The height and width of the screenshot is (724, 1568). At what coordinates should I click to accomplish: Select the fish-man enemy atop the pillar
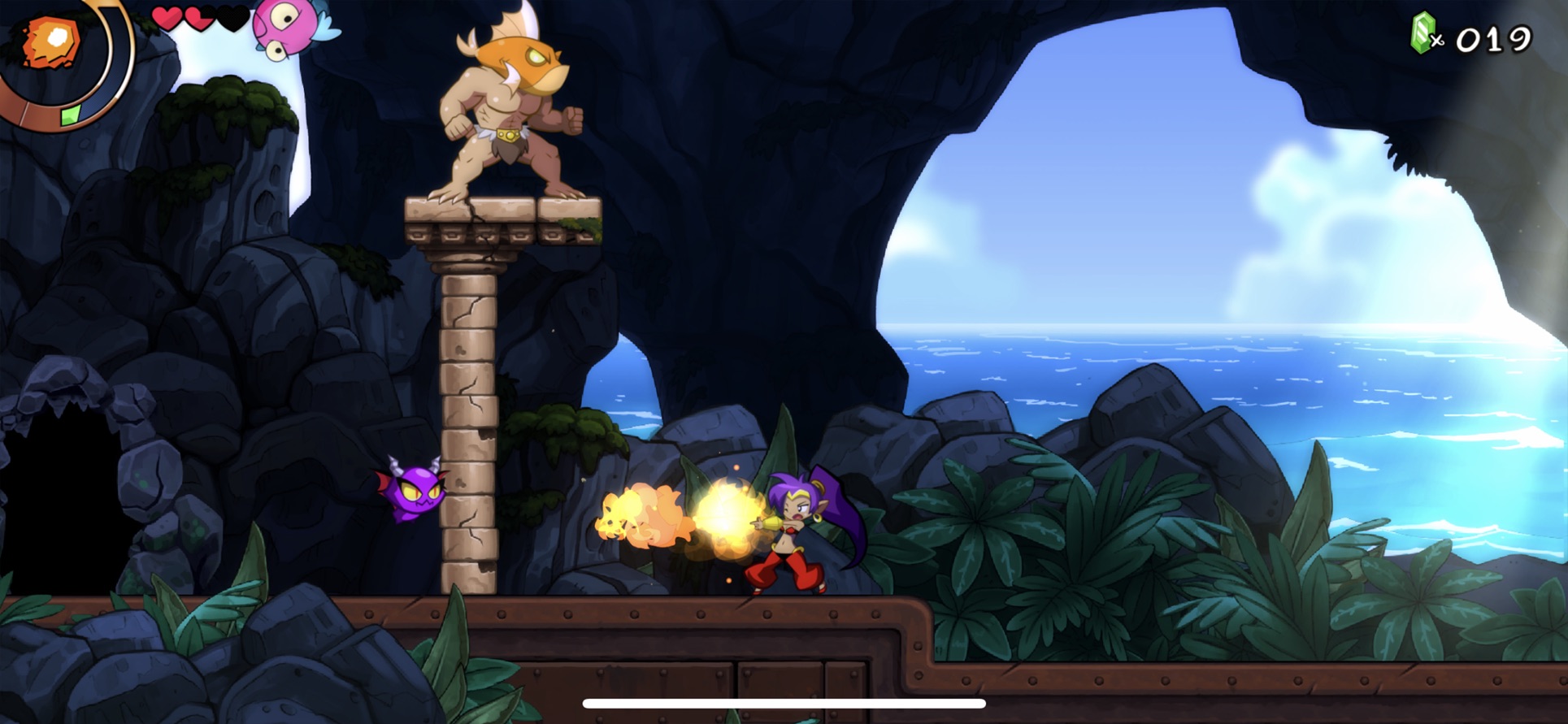tap(512, 106)
